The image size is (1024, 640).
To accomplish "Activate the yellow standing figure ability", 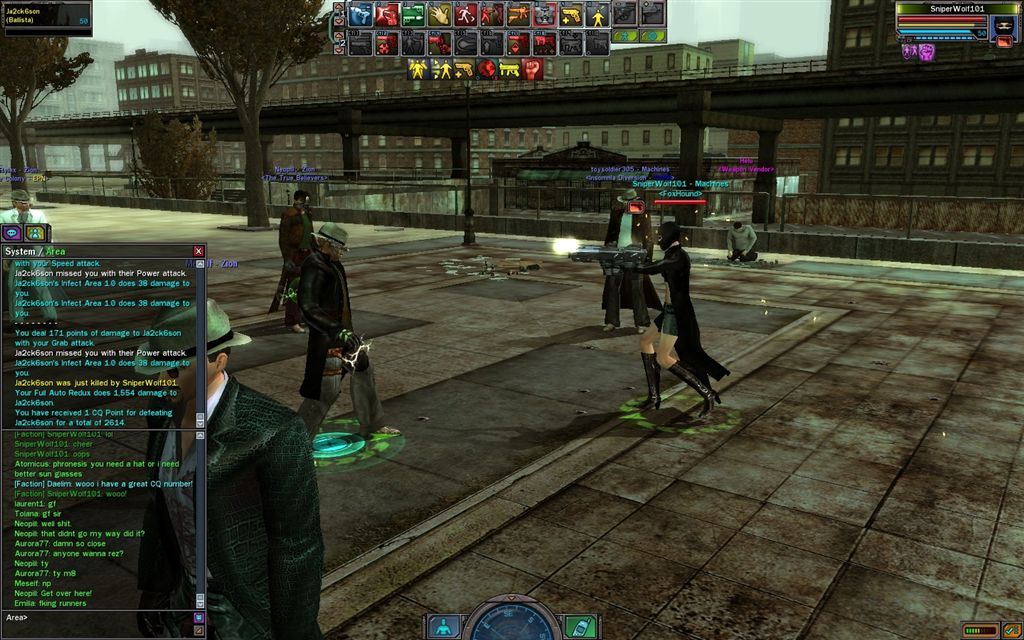I will coord(597,14).
